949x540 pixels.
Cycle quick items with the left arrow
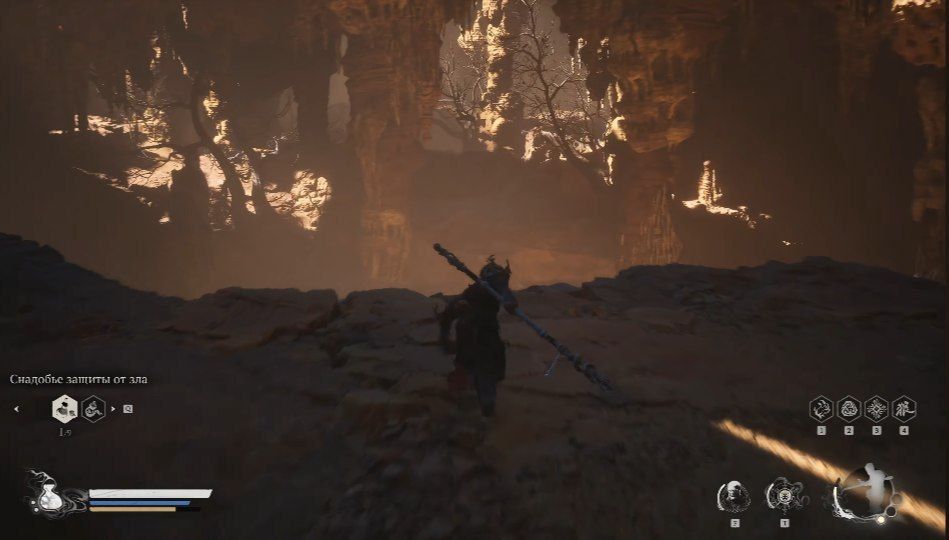[16, 408]
